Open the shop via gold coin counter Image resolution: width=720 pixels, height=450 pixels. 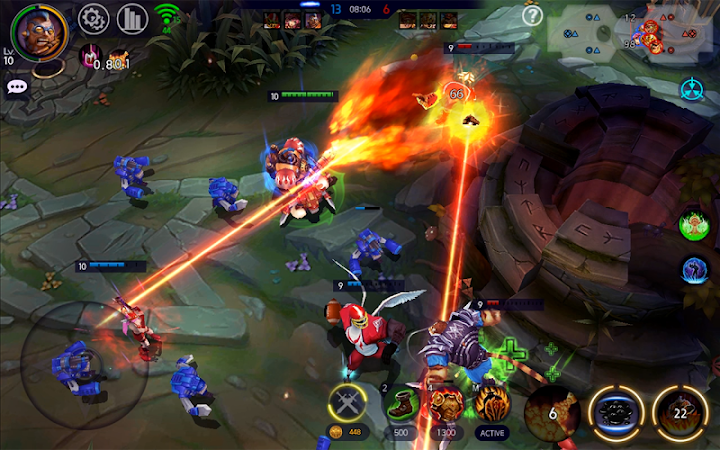[348, 432]
